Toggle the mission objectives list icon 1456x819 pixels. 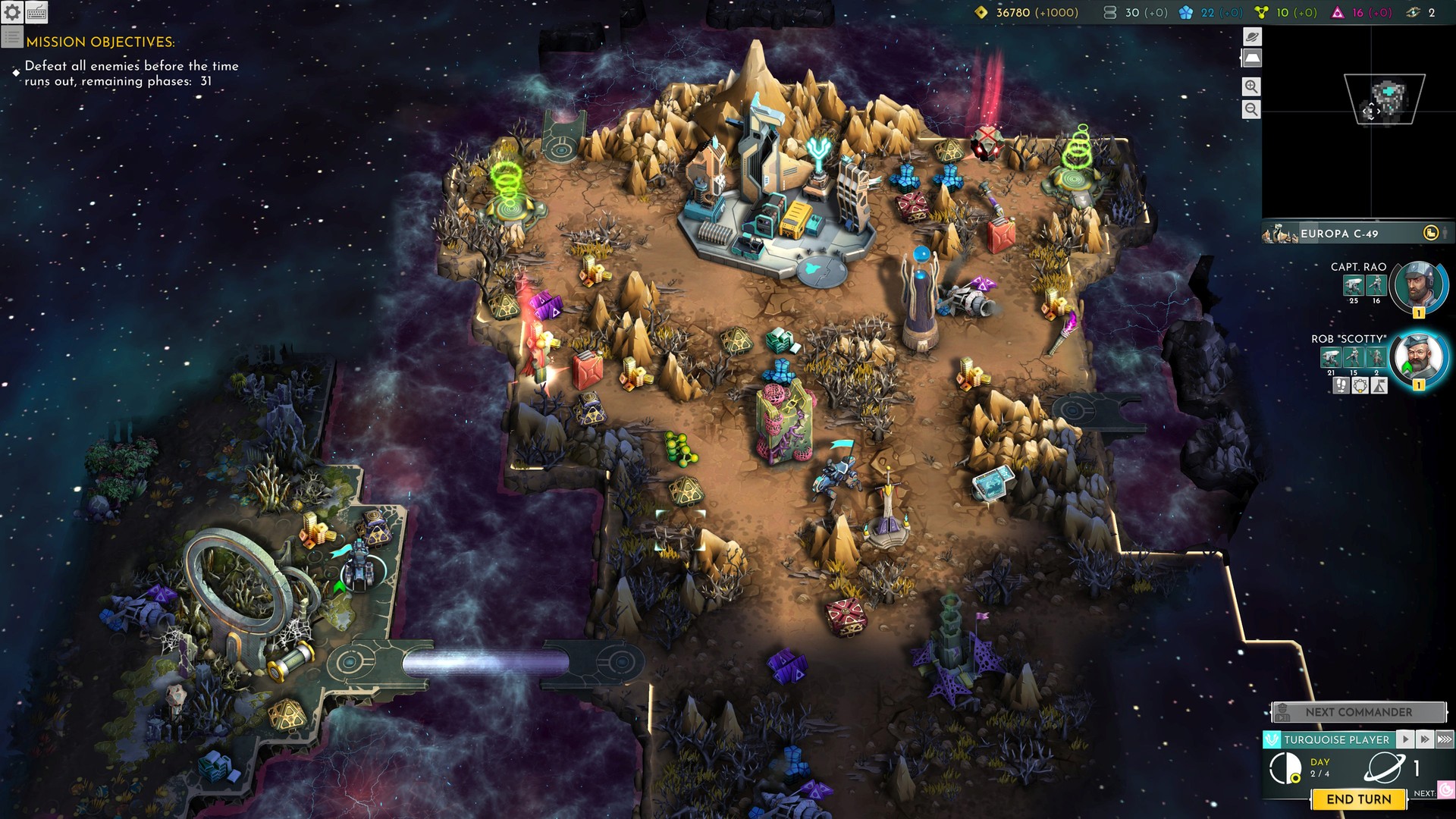click(11, 36)
